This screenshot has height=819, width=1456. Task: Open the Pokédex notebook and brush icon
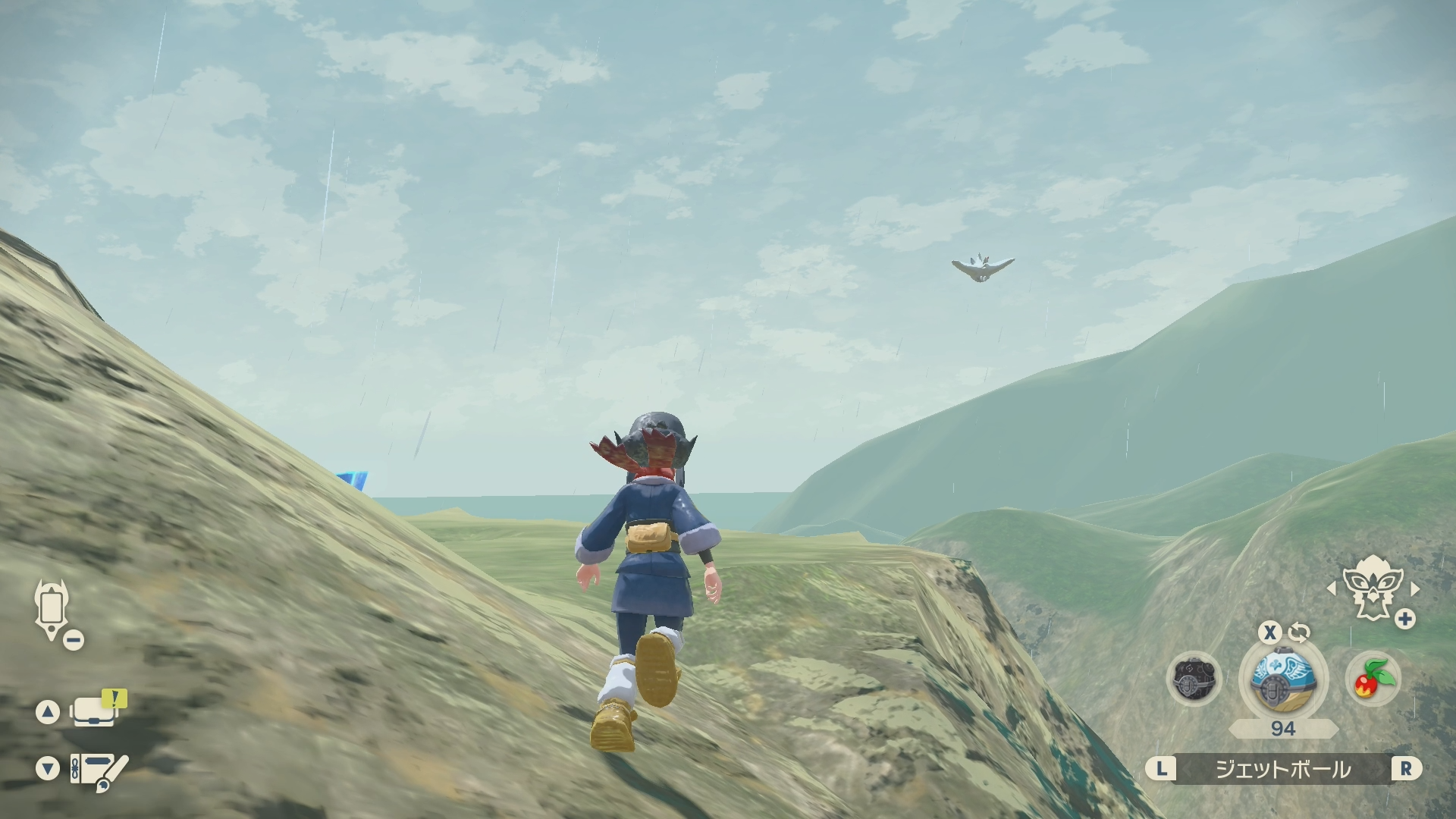point(99,771)
